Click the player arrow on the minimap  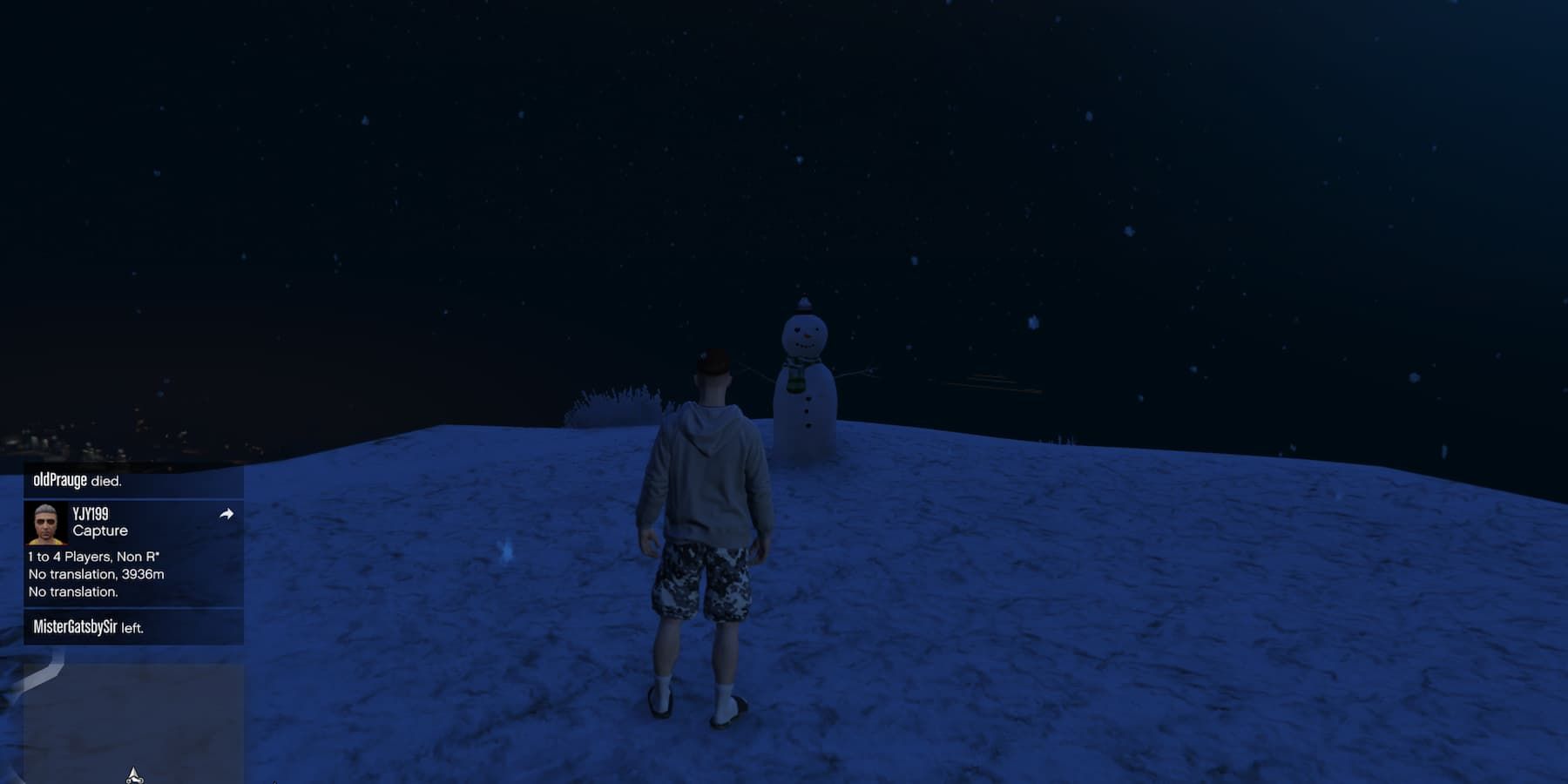(x=134, y=771)
